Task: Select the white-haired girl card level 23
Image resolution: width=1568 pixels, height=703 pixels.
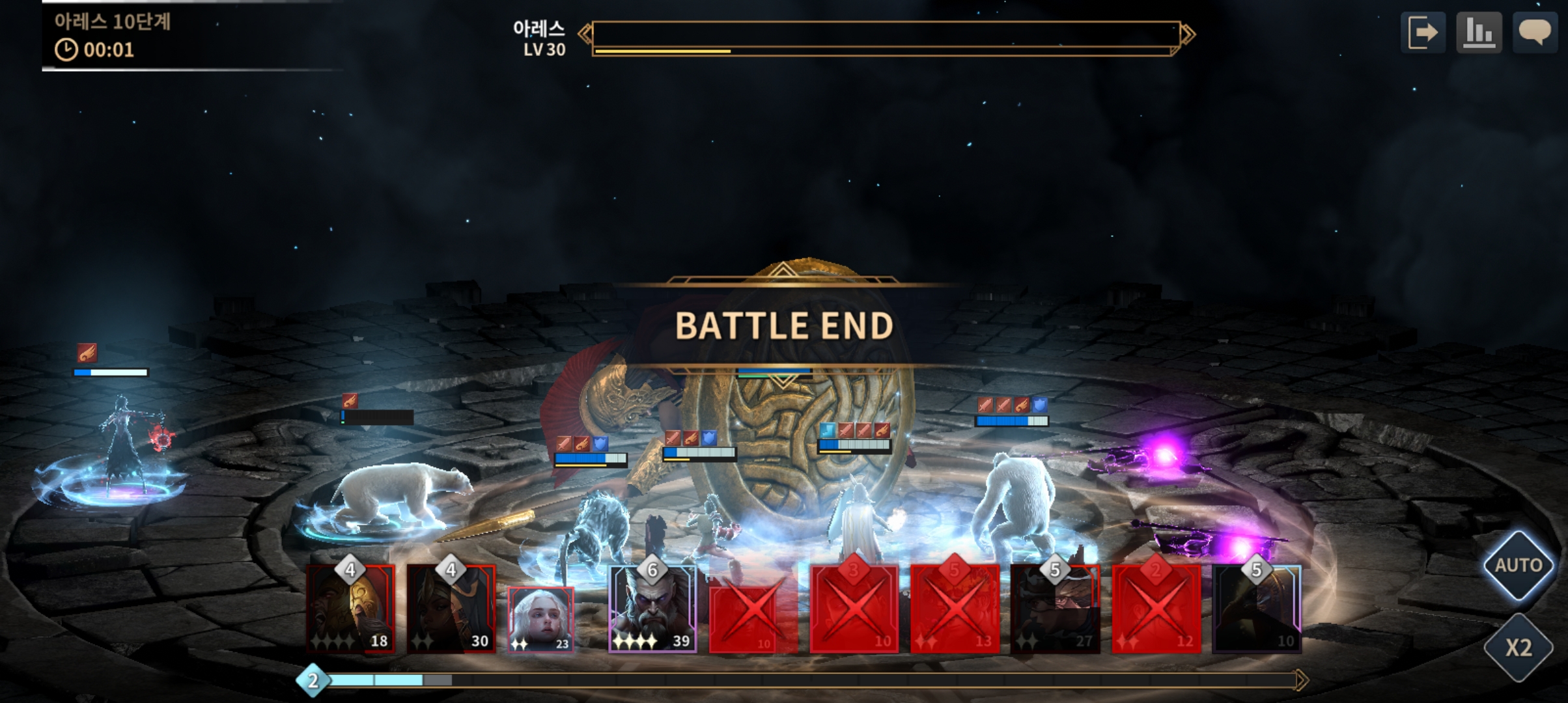Action: tap(540, 619)
